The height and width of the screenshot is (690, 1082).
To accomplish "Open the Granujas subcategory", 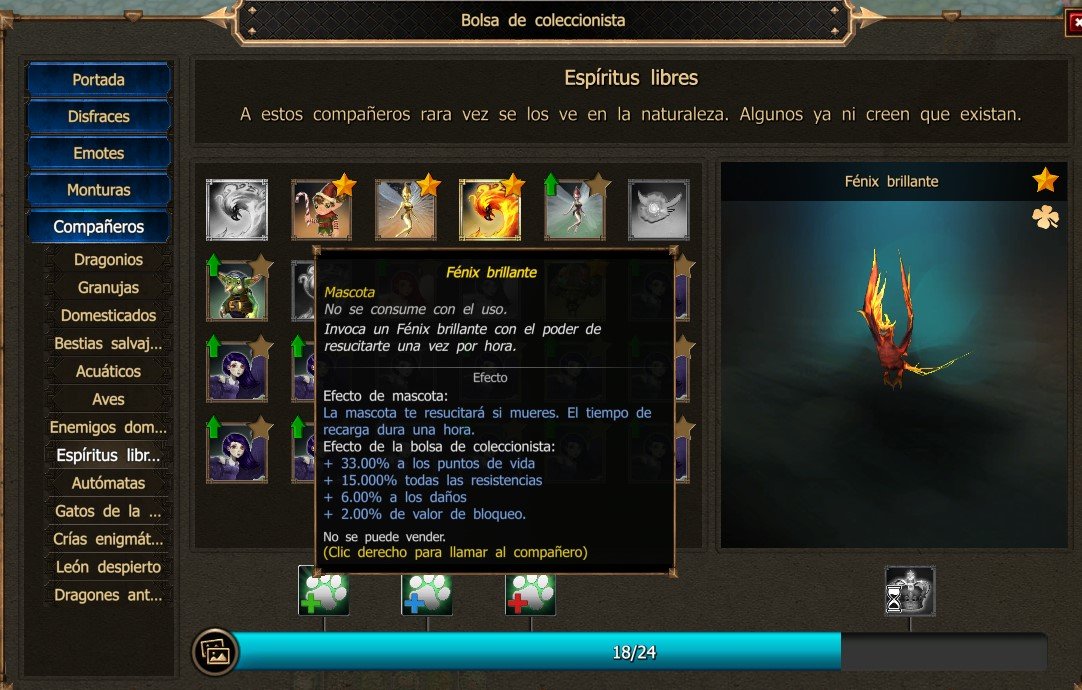I will click(x=108, y=288).
